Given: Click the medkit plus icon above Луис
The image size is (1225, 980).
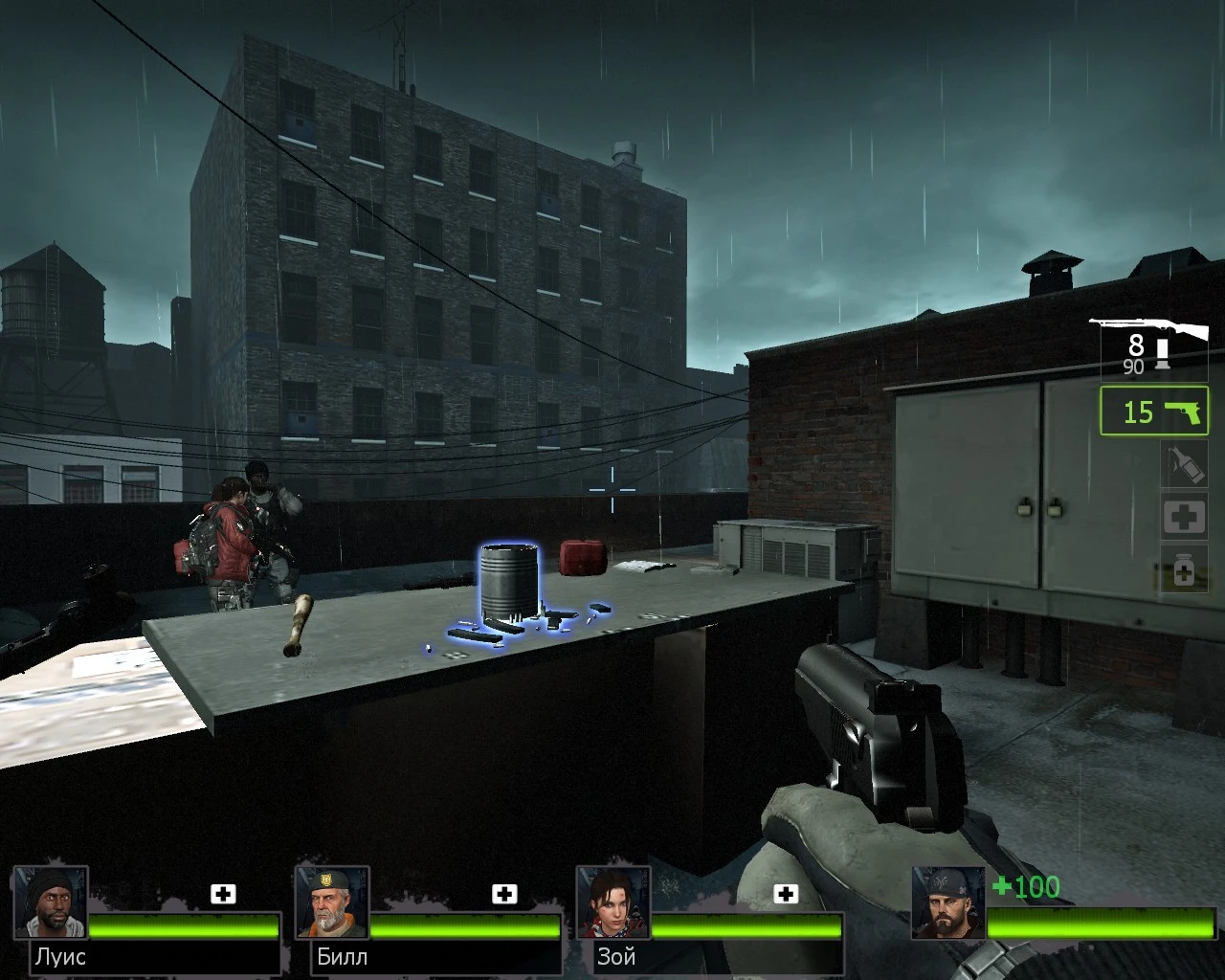Looking at the screenshot, I should tap(223, 894).
